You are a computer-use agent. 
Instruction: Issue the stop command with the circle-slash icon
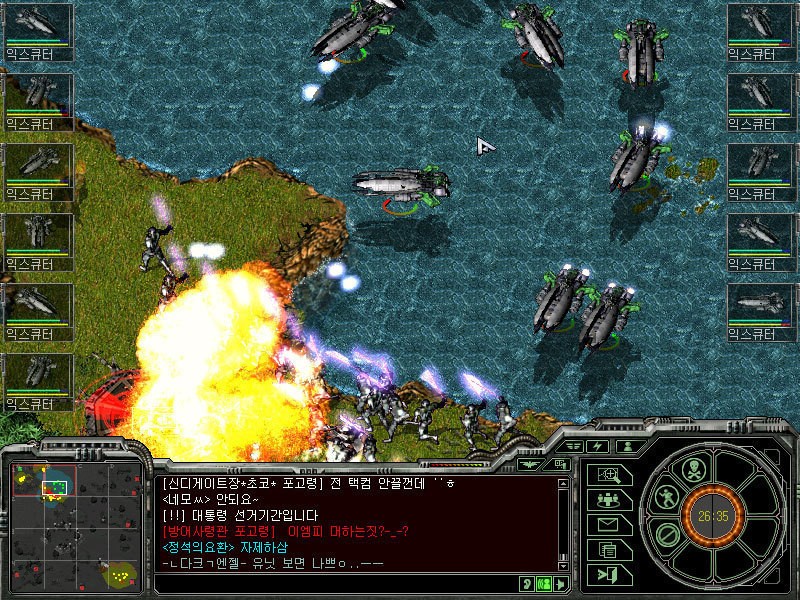[669, 533]
